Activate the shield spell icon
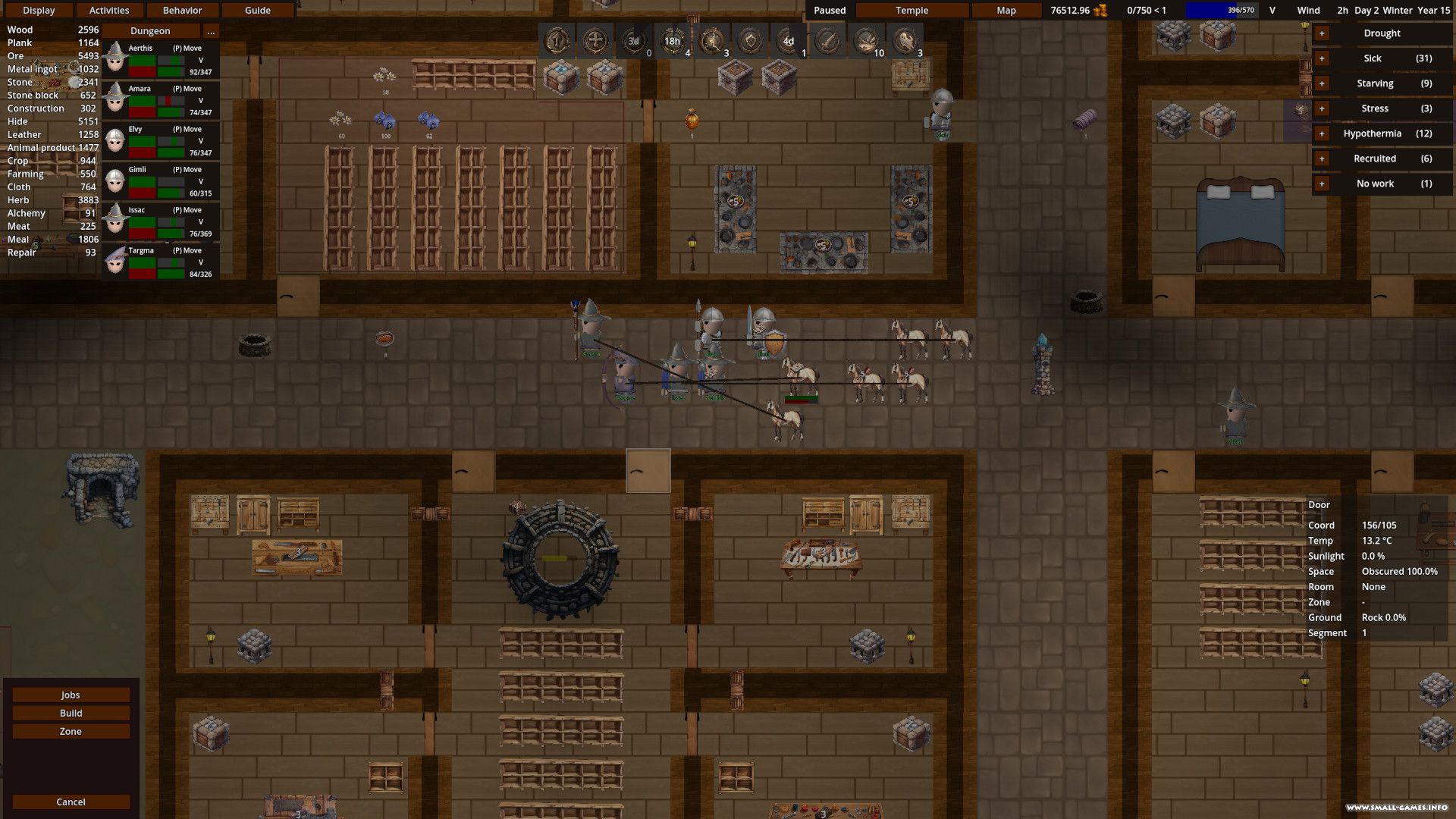The height and width of the screenshot is (819, 1456). [750, 41]
